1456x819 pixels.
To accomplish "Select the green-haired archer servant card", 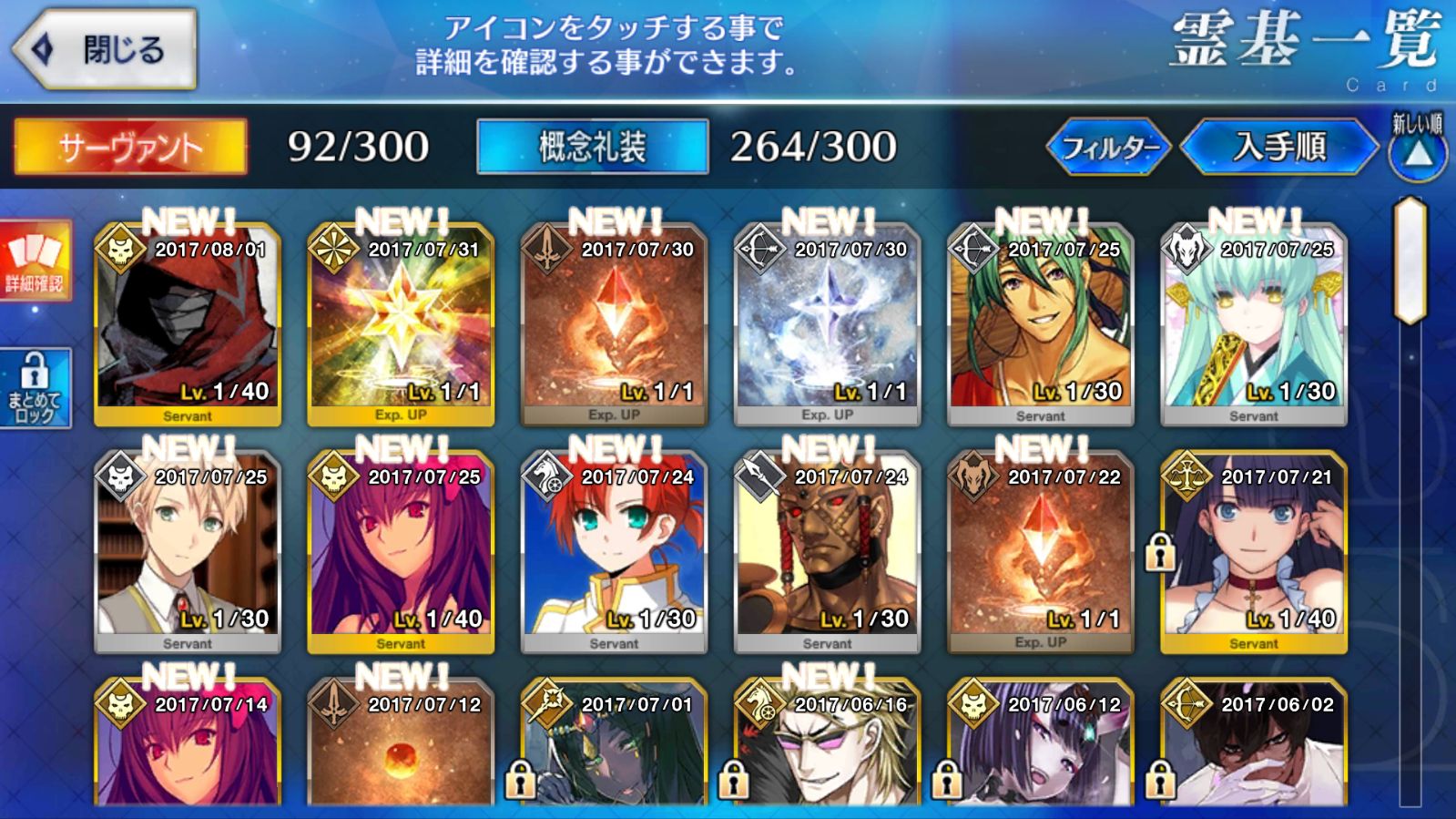I will [1040, 325].
